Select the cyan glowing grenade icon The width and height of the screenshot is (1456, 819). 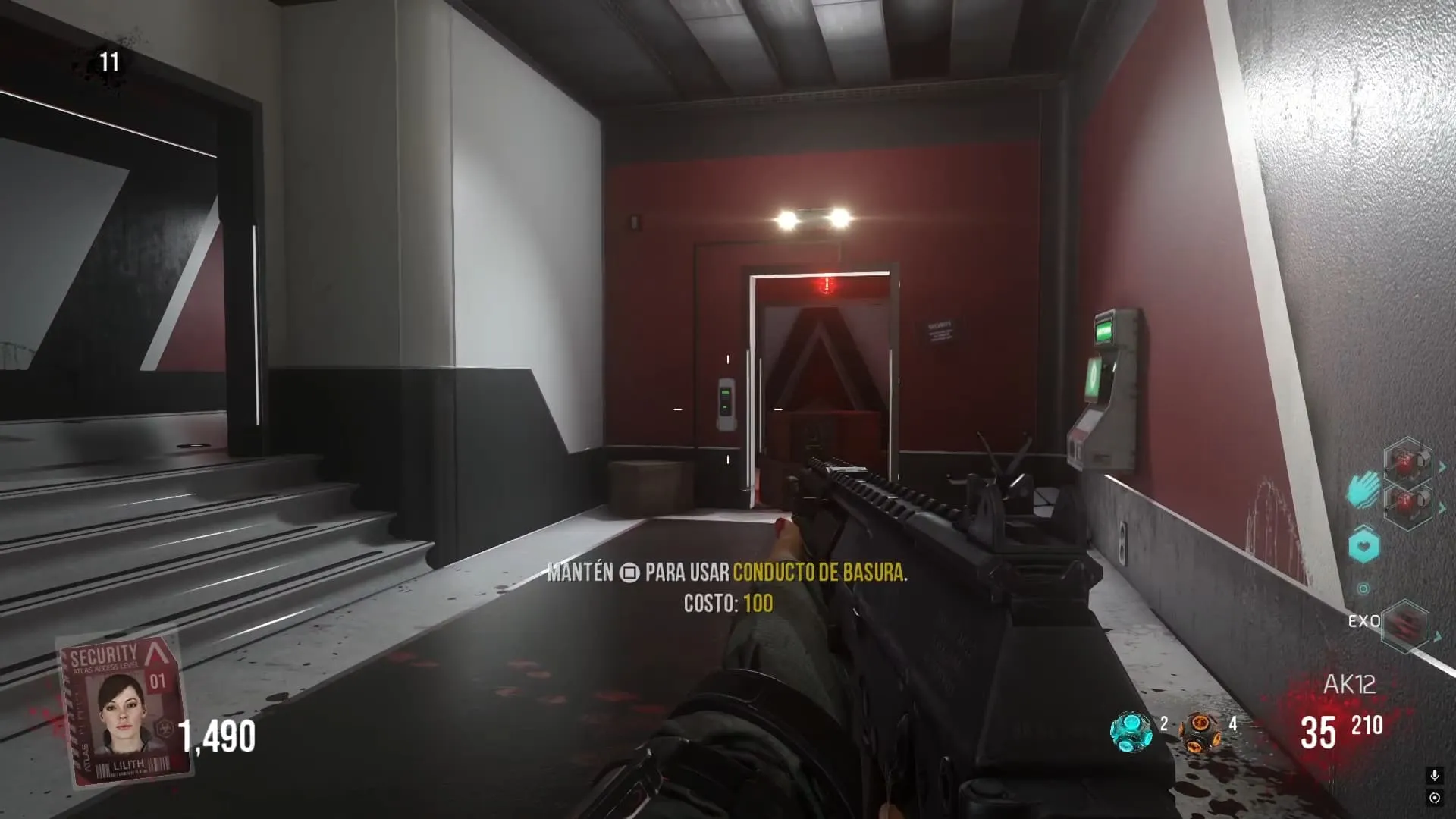point(1130,731)
